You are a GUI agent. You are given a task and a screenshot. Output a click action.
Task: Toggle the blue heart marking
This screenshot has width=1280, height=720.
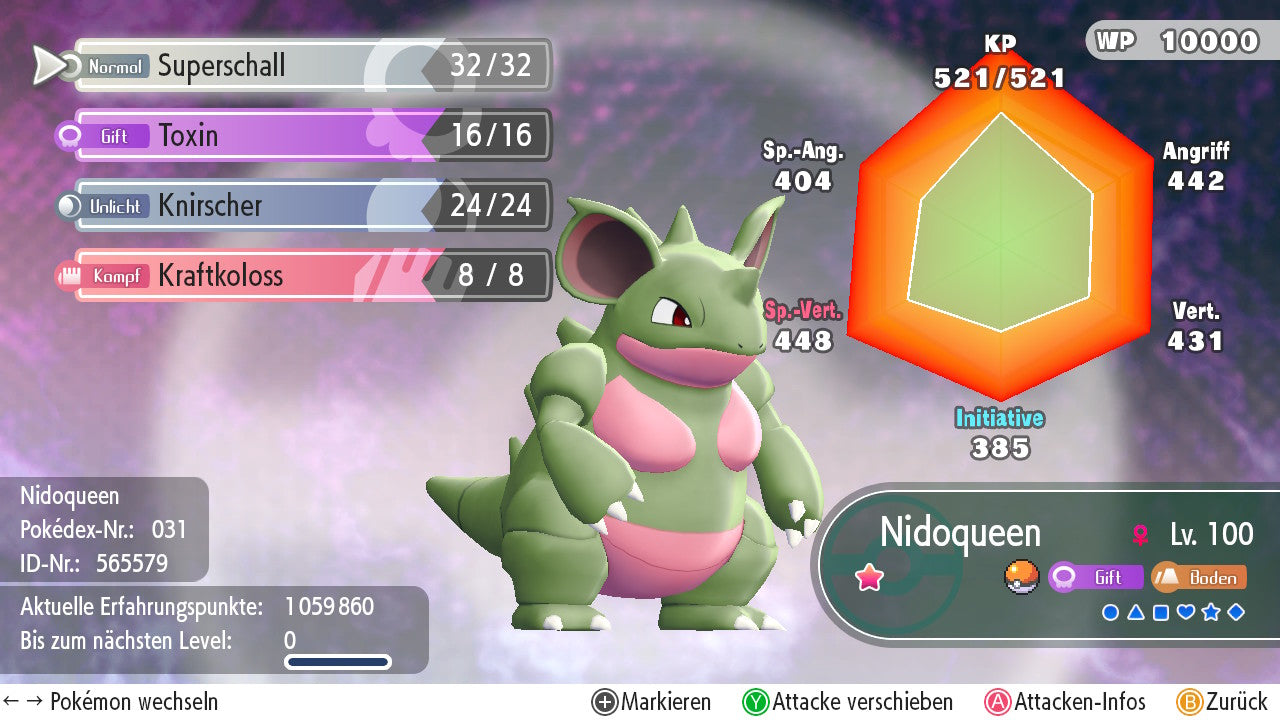pyautogui.click(x=1186, y=612)
